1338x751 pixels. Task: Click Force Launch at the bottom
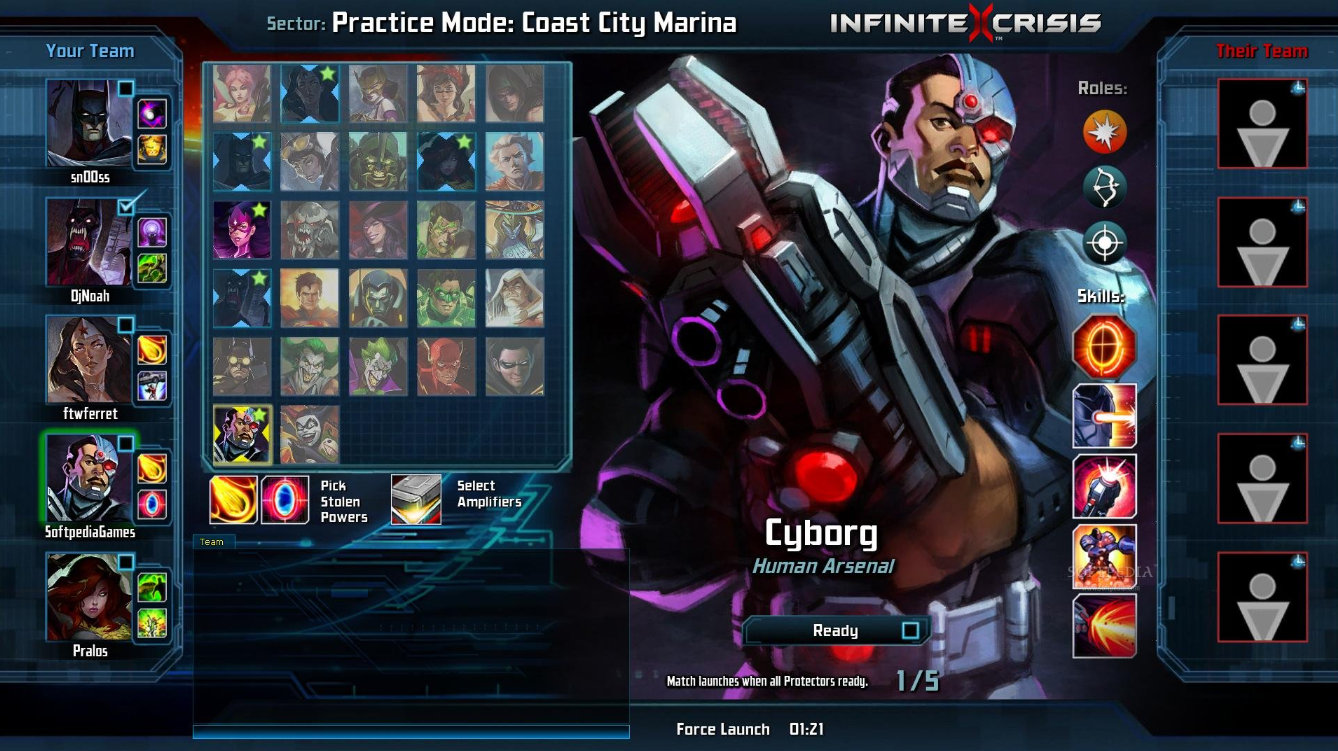[722, 729]
